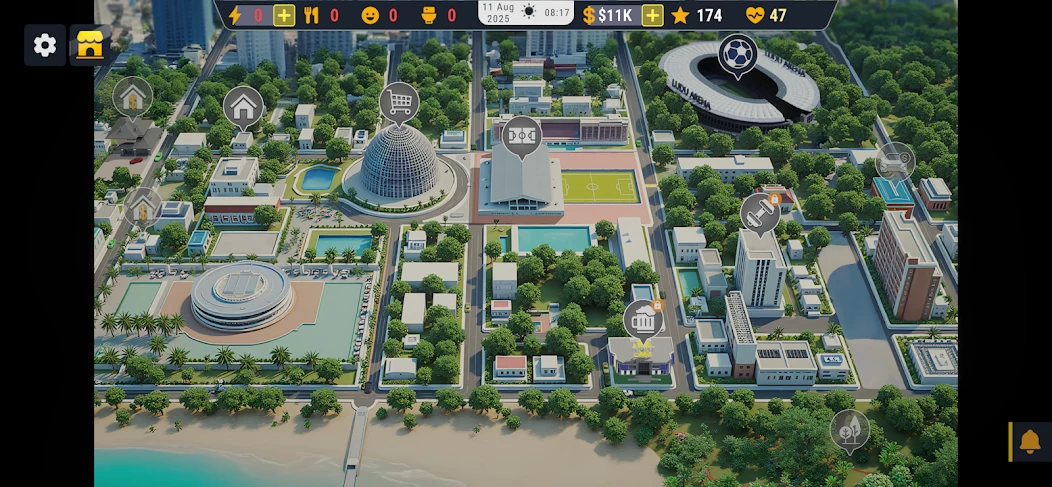Tap the sports court marker
1052x487 pixels.
(x=521, y=135)
